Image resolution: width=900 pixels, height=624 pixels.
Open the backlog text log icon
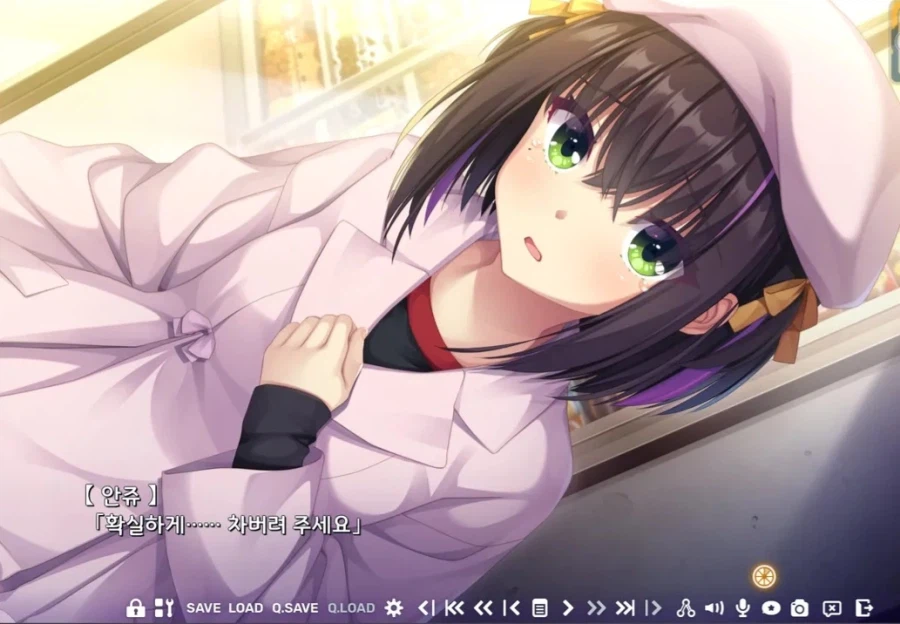[x=540, y=608]
